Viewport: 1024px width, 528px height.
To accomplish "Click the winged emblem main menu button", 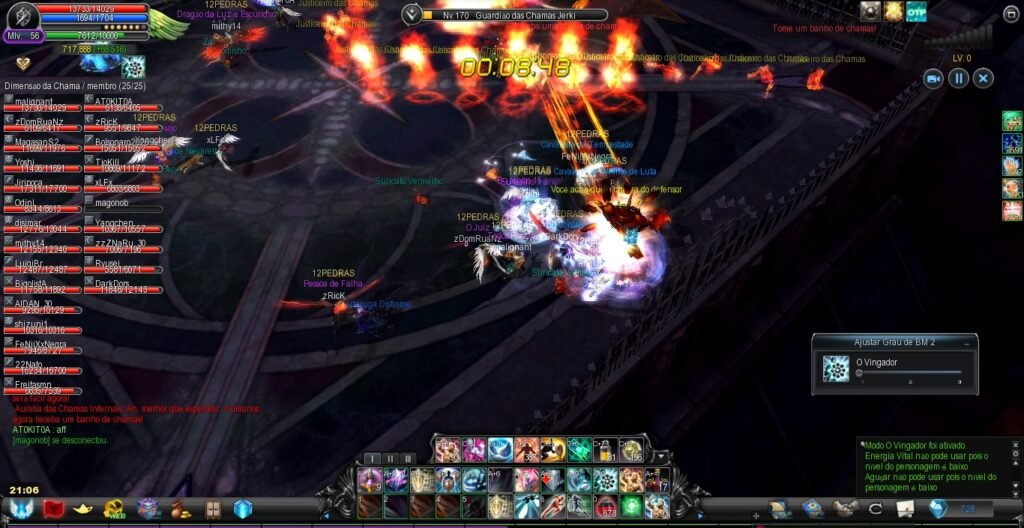I will 20,509.
